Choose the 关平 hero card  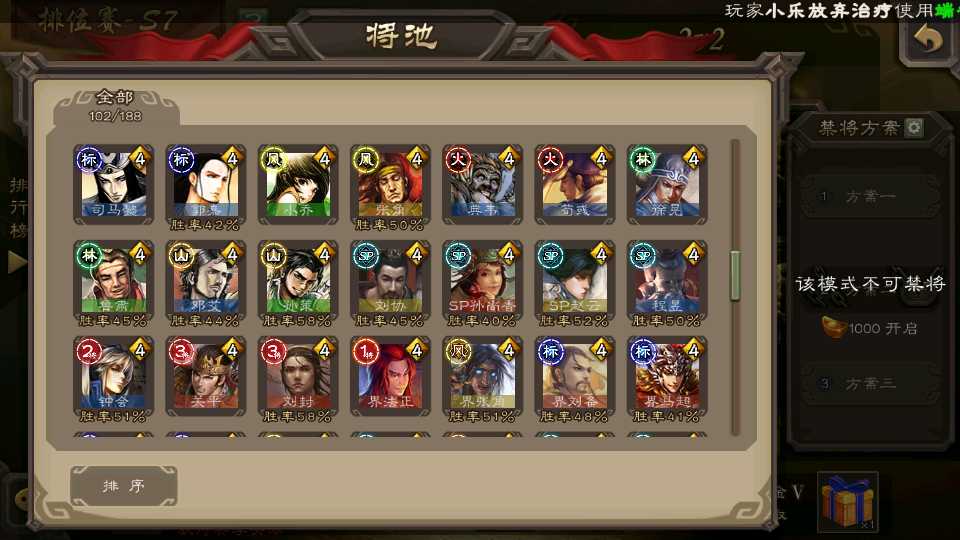tap(205, 377)
